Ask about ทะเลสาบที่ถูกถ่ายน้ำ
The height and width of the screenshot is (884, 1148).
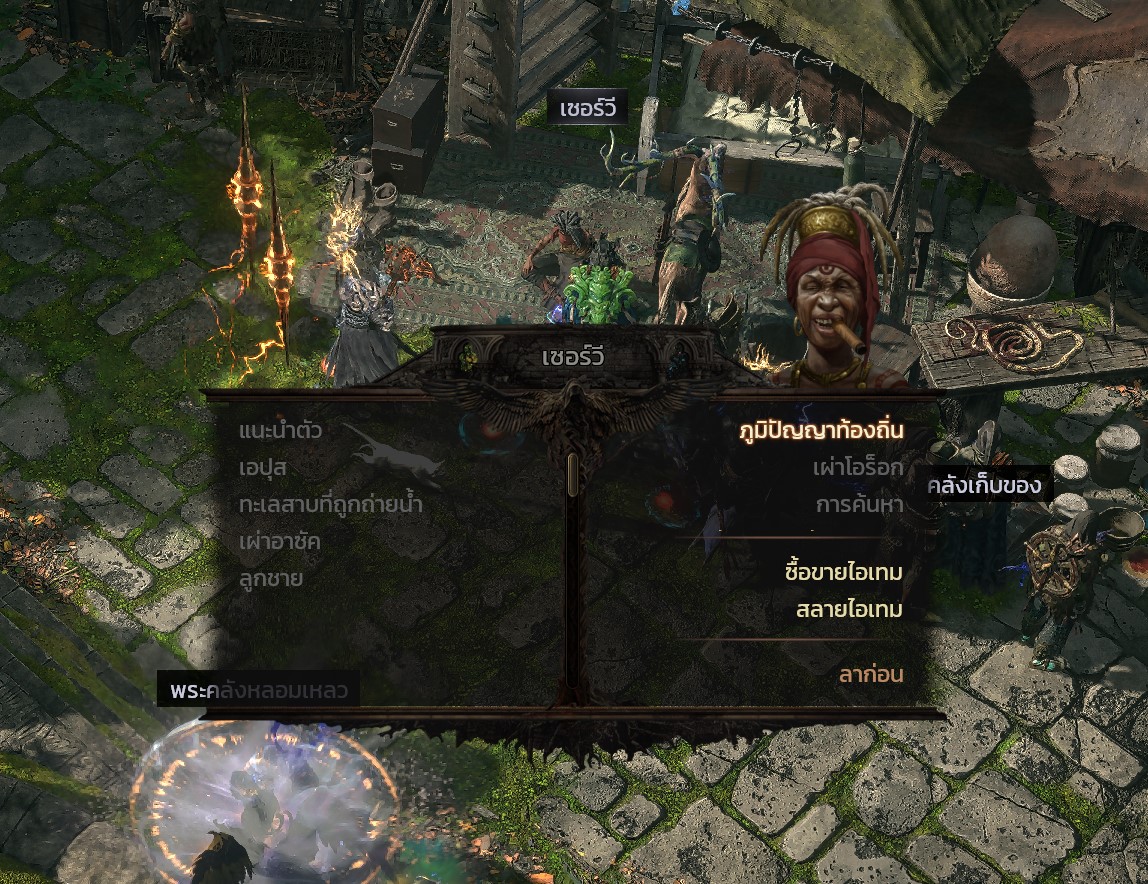[331, 505]
